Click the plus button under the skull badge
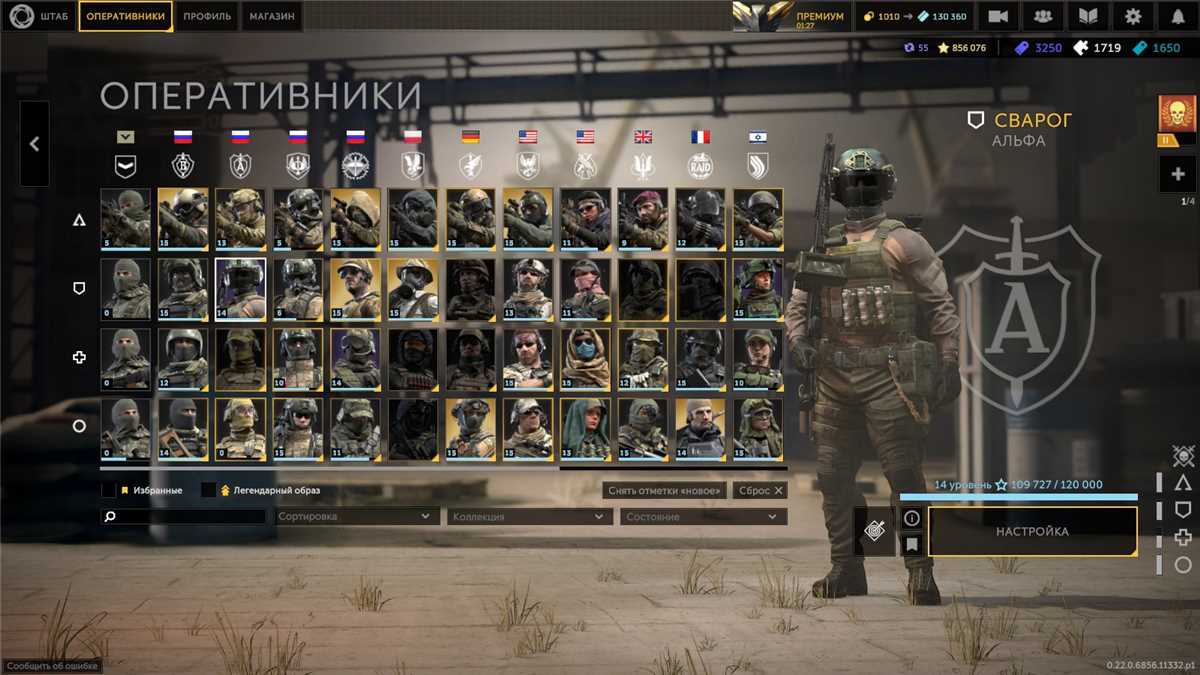 click(1177, 175)
